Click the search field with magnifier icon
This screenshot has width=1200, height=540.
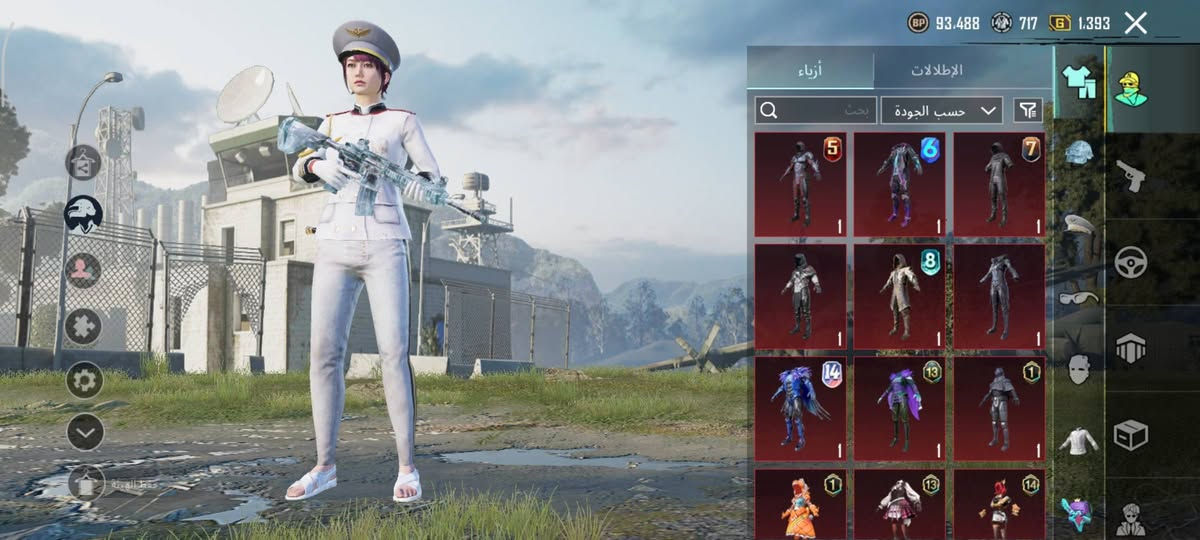(x=816, y=110)
